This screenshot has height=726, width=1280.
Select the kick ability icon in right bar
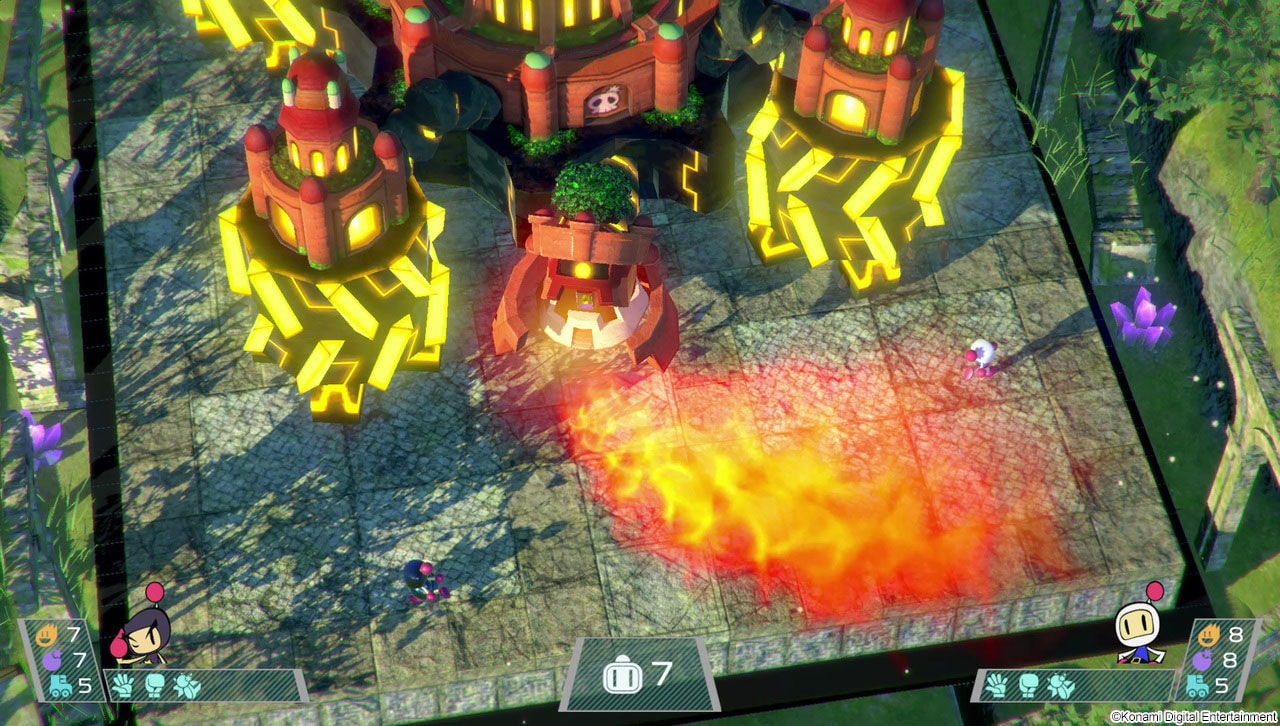[1060, 685]
